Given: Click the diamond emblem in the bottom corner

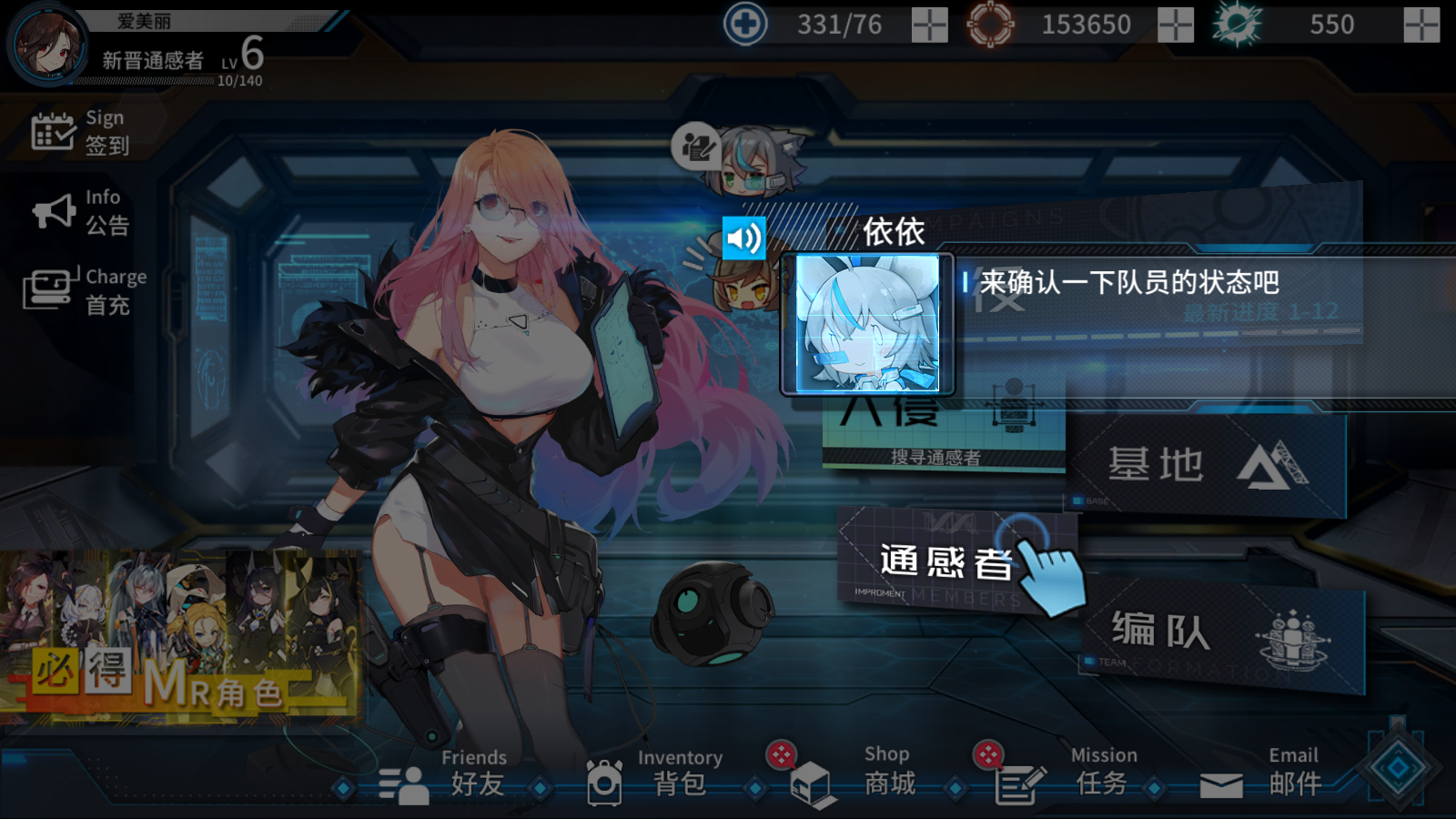Looking at the screenshot, I should 1399,768.
